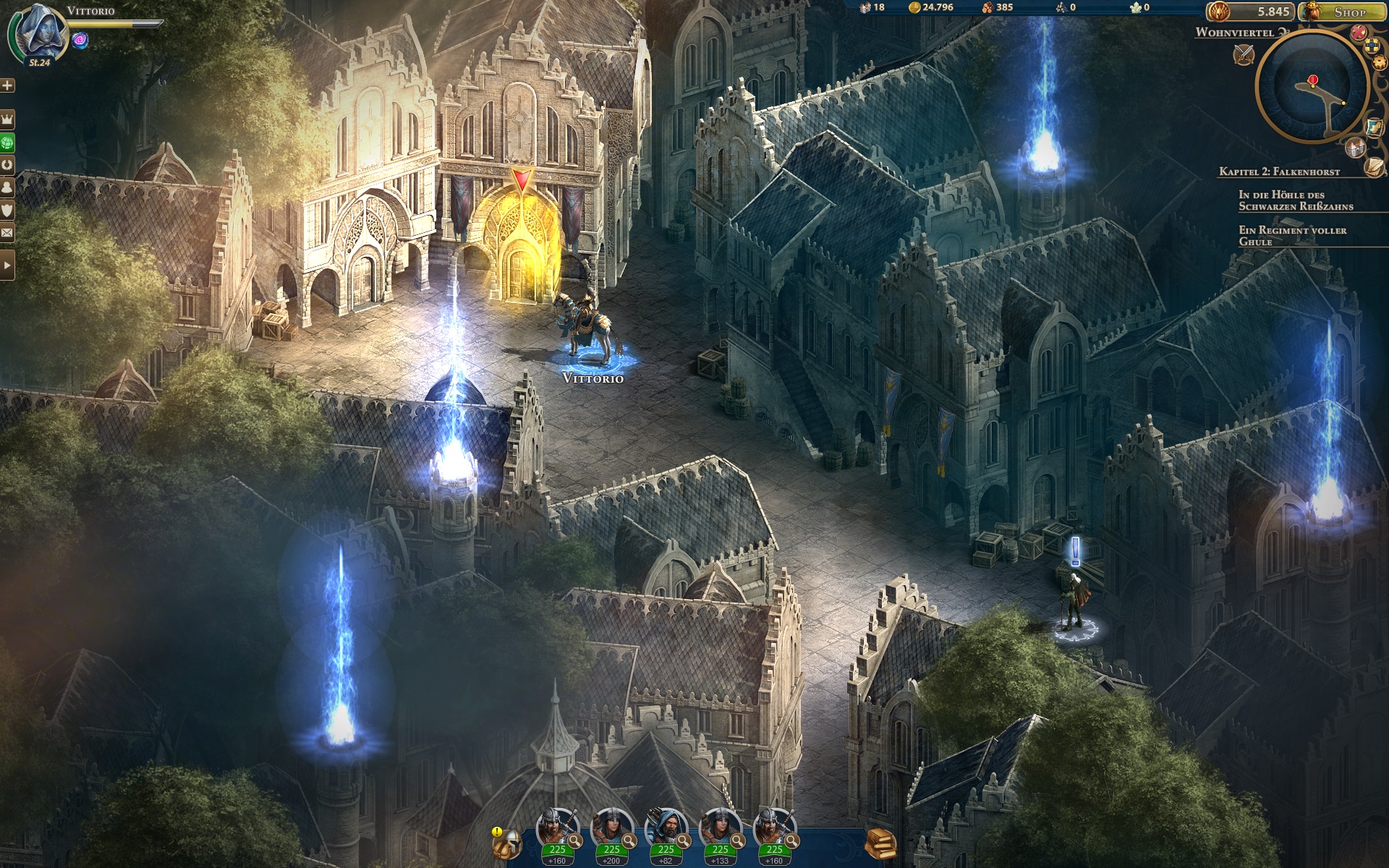This screenshot has height=868, width=1389.
Task: Select the green globe icon
Action: (7, 142)
